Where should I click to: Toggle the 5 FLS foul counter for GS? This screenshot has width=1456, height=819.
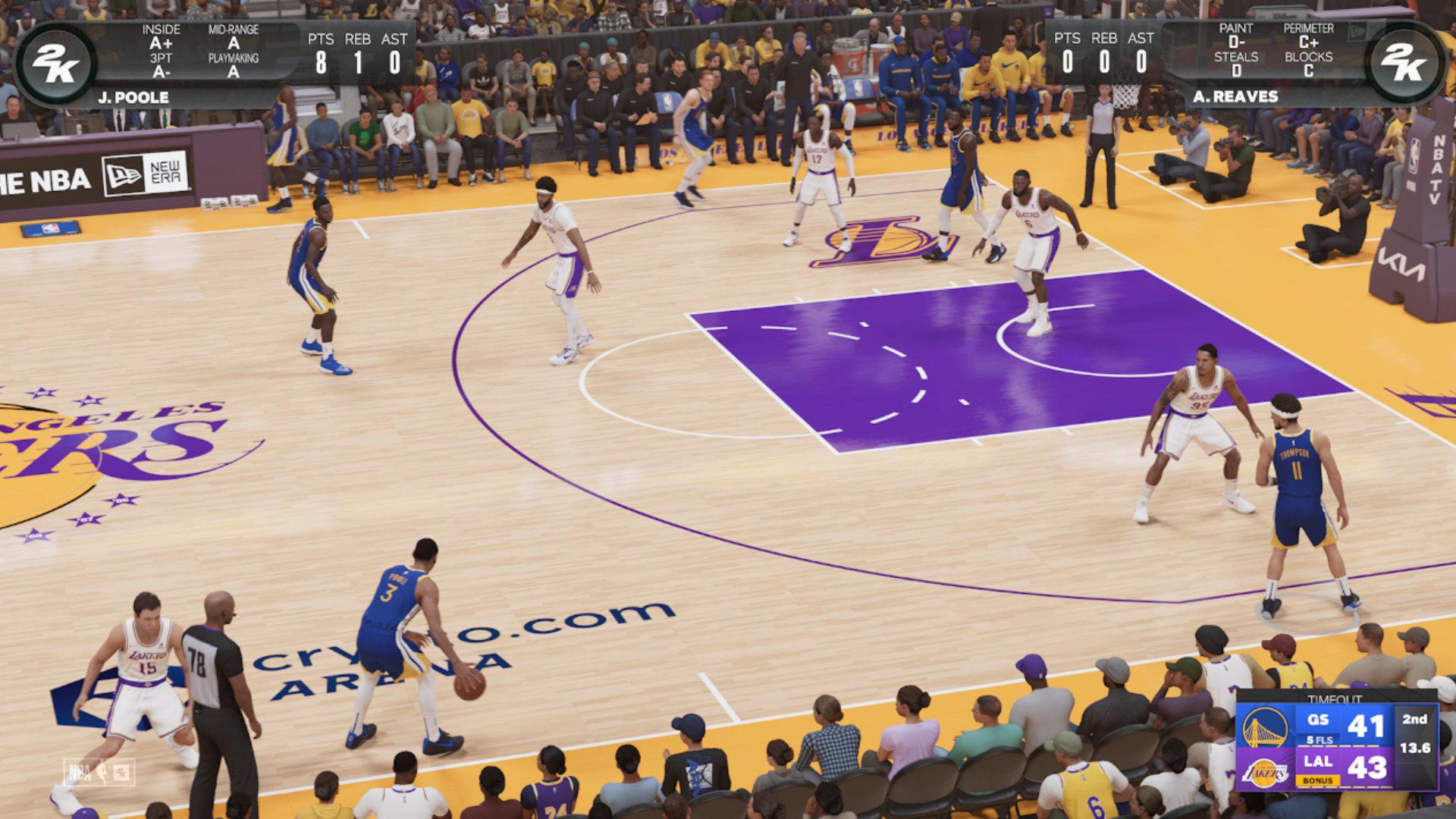1319,741
